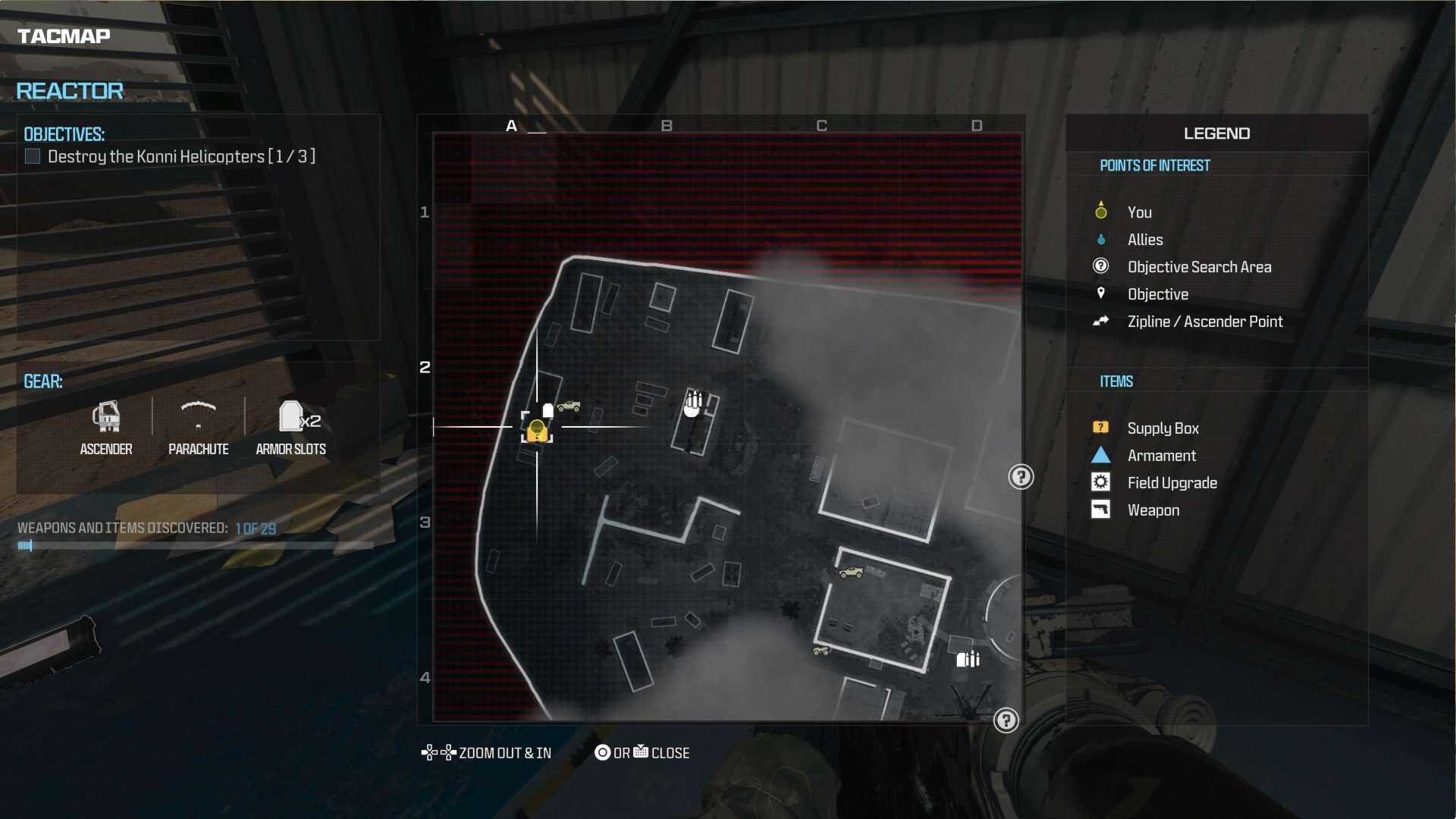Screen dimensions: 1456x819
Task: Click the vehicle icon near grid square C3
Action: tap(852, 573)
